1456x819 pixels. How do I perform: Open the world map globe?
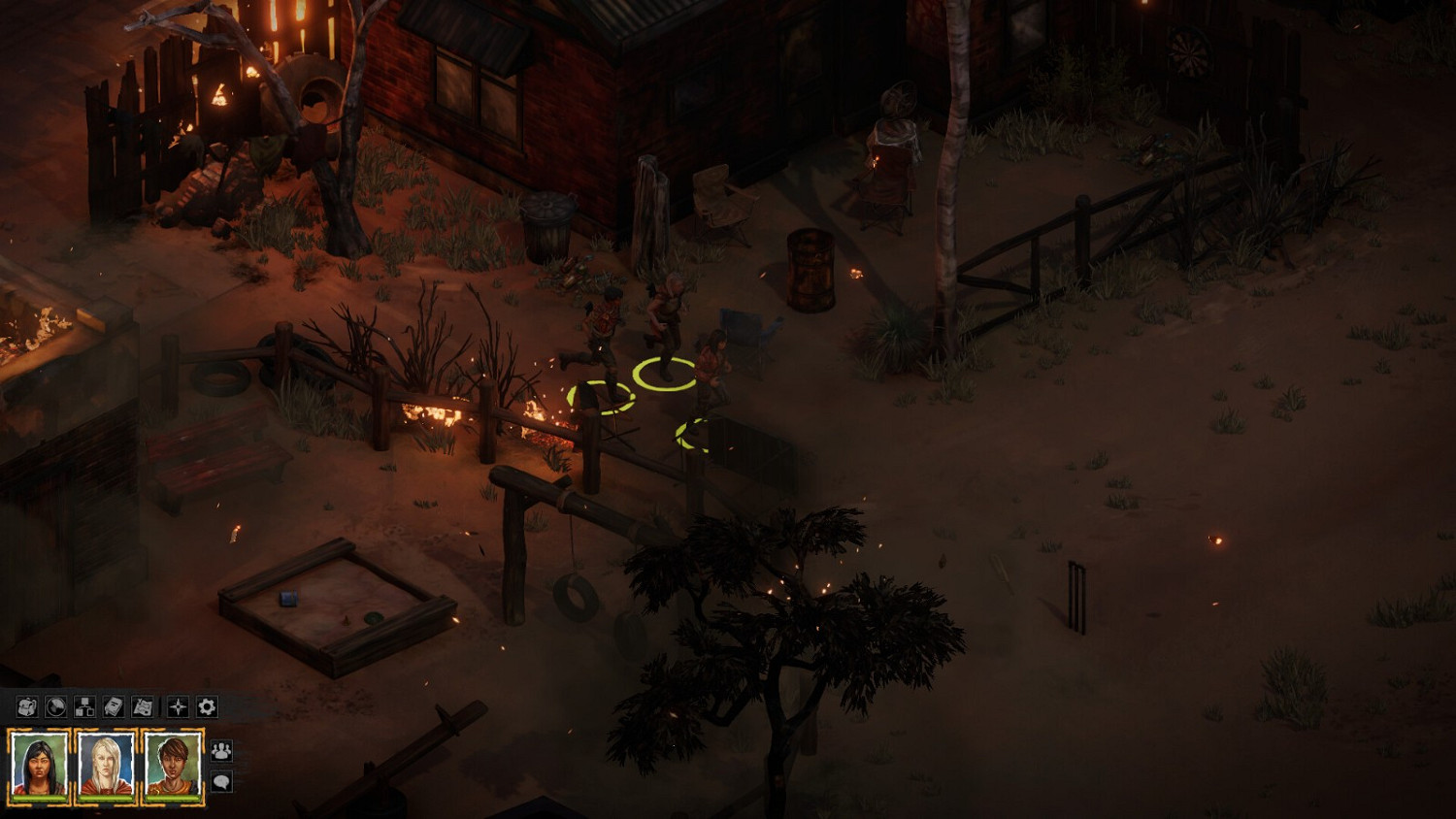(54, 706)
